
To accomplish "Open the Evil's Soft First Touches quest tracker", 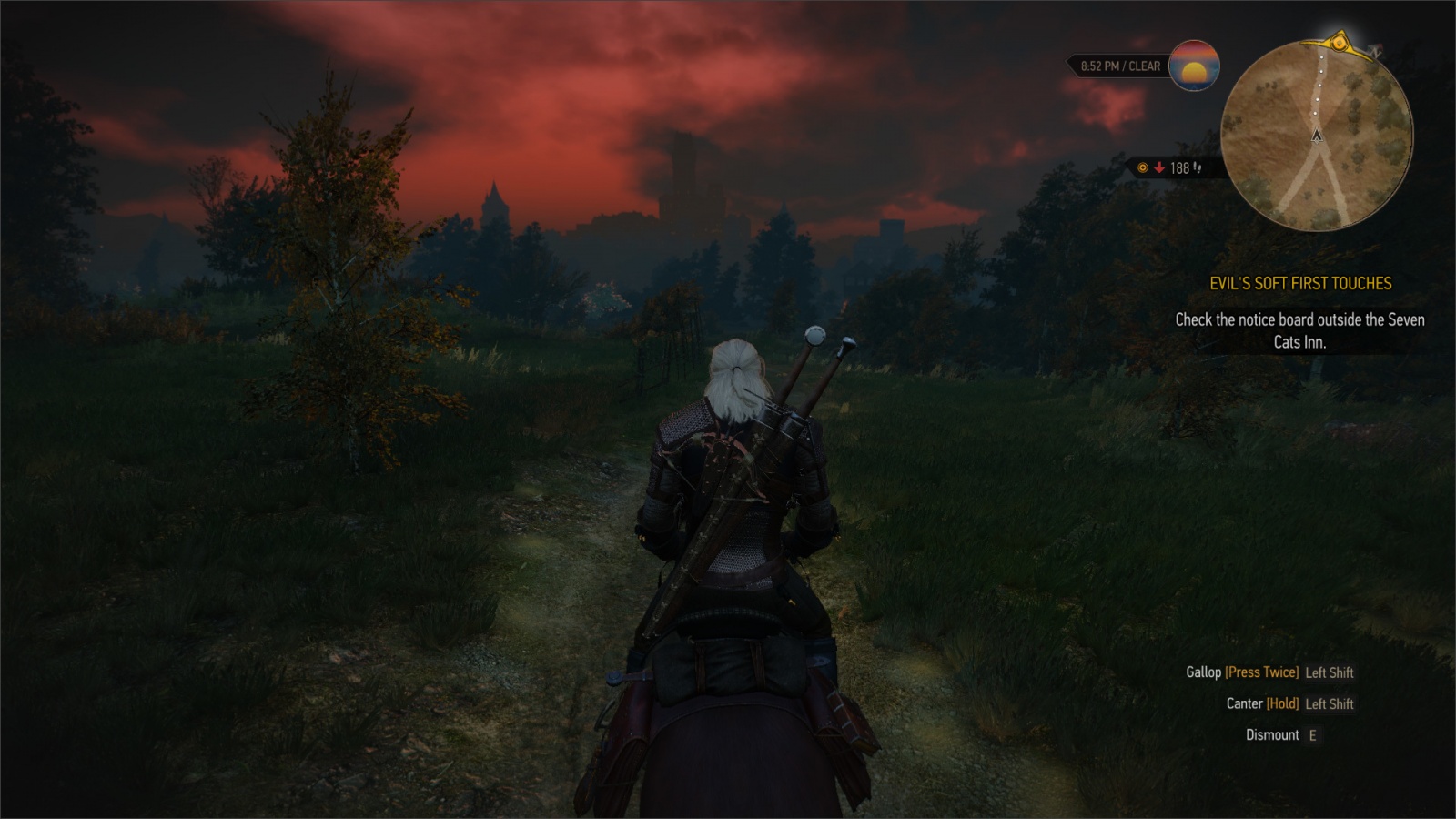I will click(1300, 284).
